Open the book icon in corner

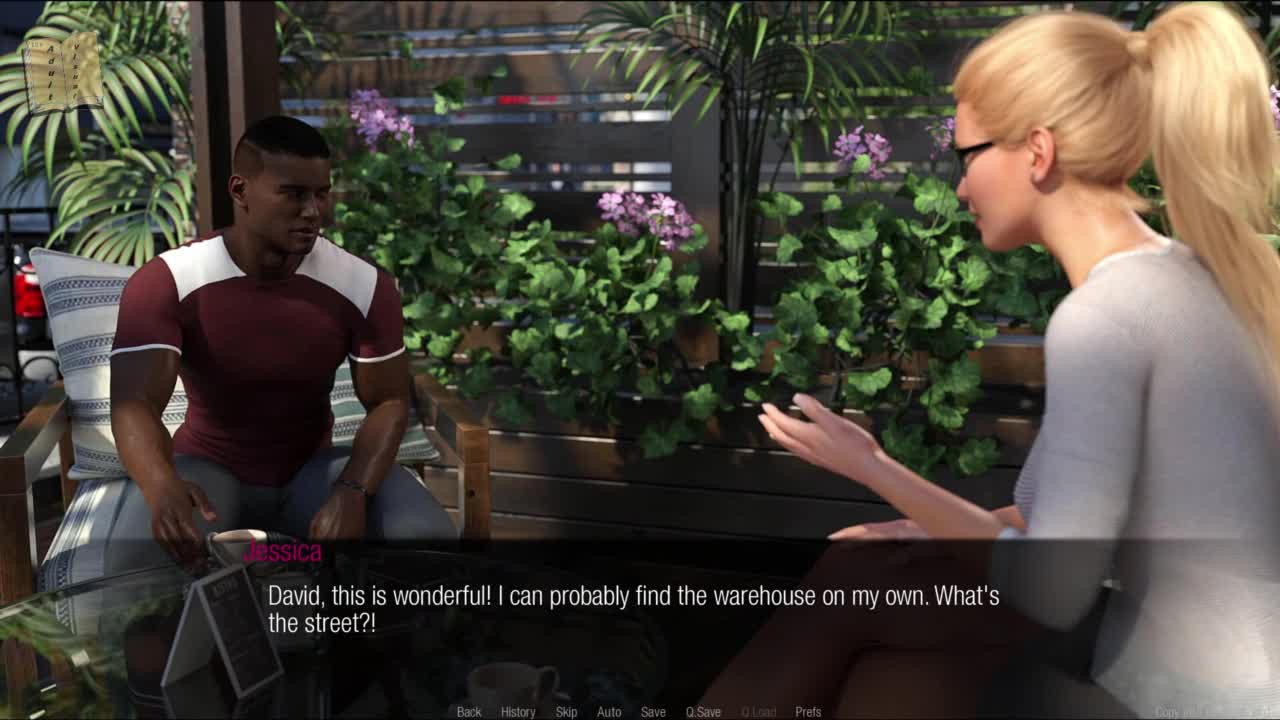pyautogui.click(x=62, y=72)
